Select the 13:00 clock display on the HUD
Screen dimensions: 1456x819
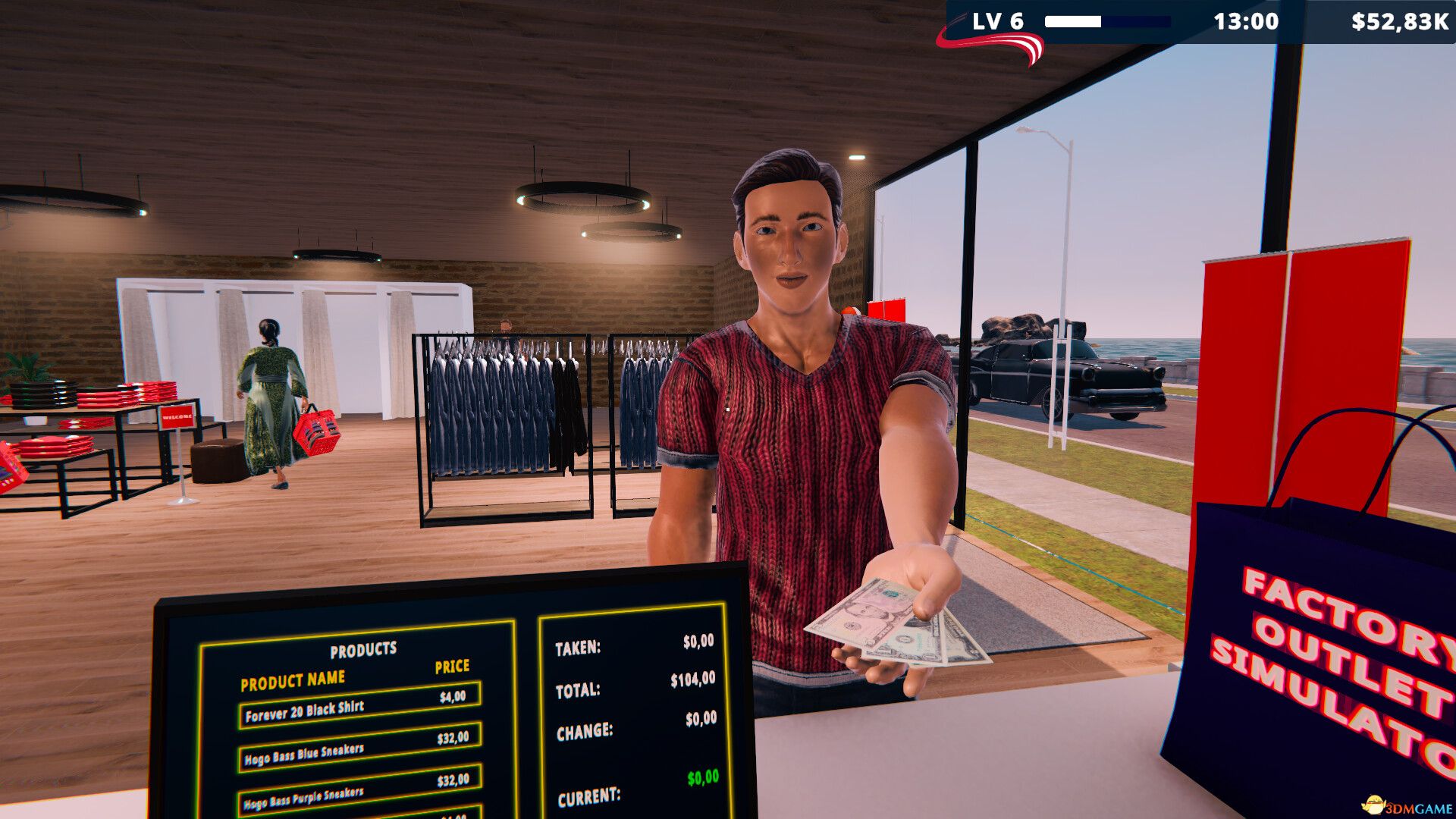click(x=1244, y=19)
